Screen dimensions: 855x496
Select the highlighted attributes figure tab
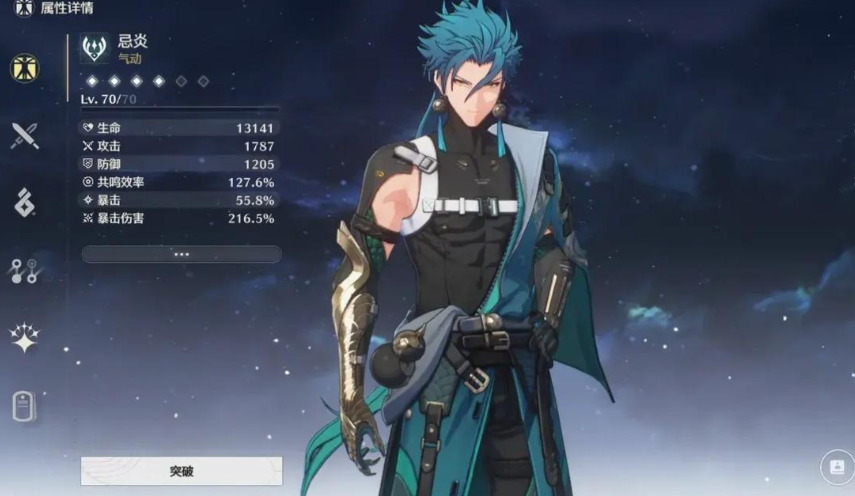click(25, 68)
